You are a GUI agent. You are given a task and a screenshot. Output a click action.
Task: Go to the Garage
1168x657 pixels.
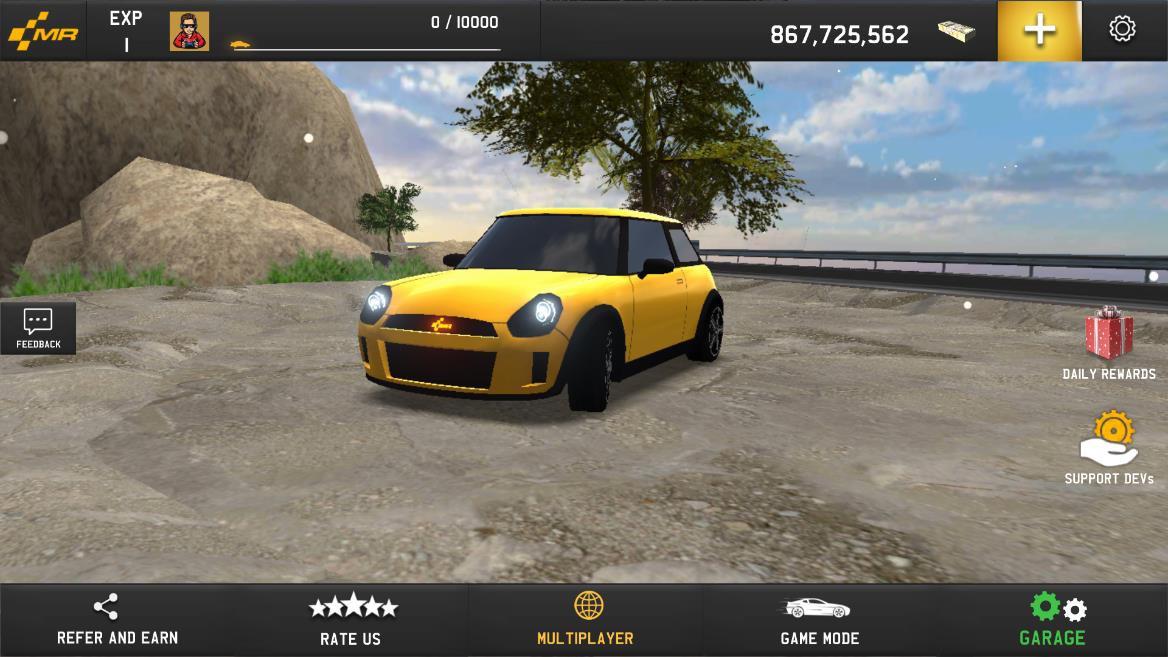point(1053,620)
